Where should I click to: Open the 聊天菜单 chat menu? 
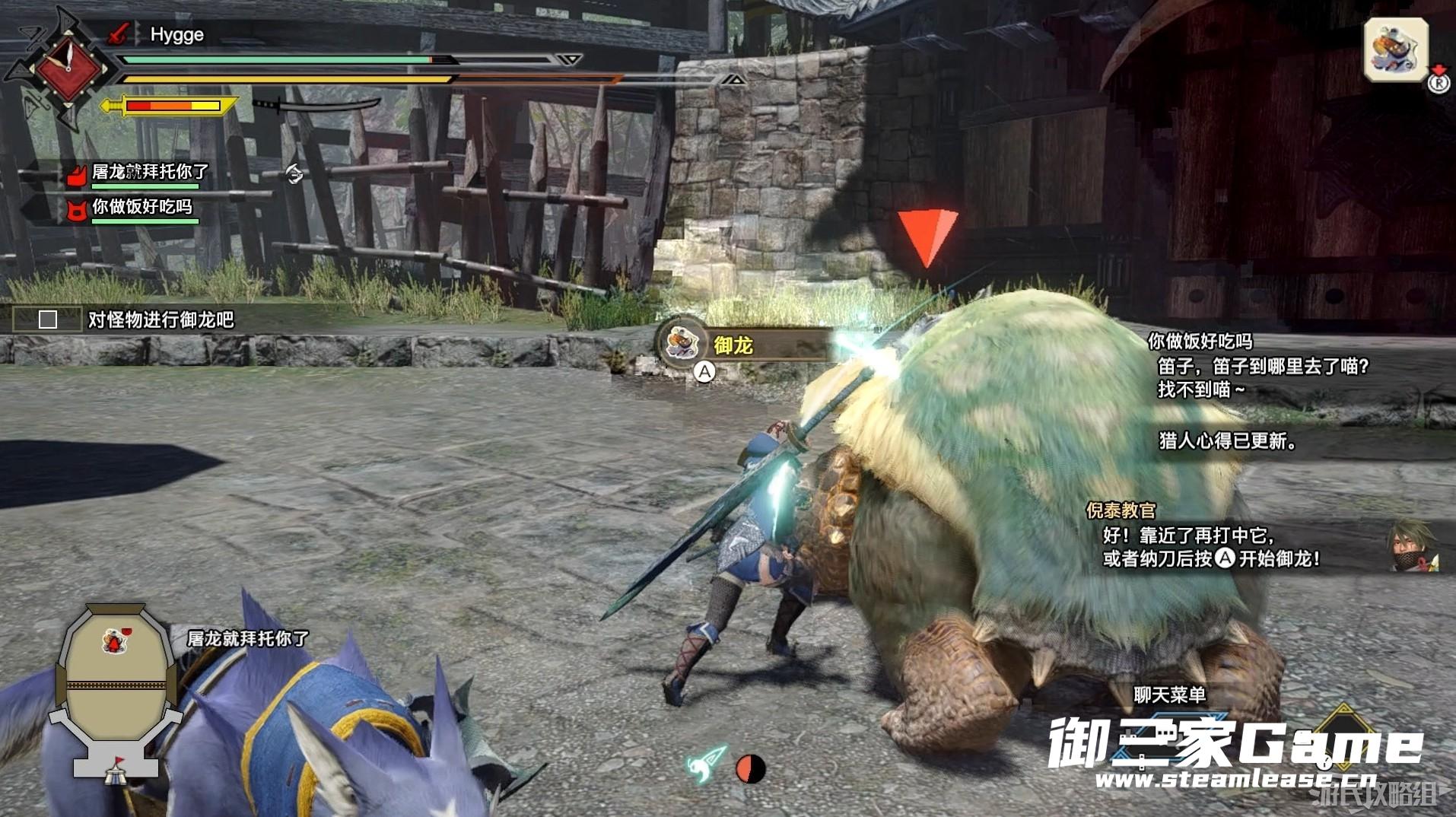tap(1169, 695)
